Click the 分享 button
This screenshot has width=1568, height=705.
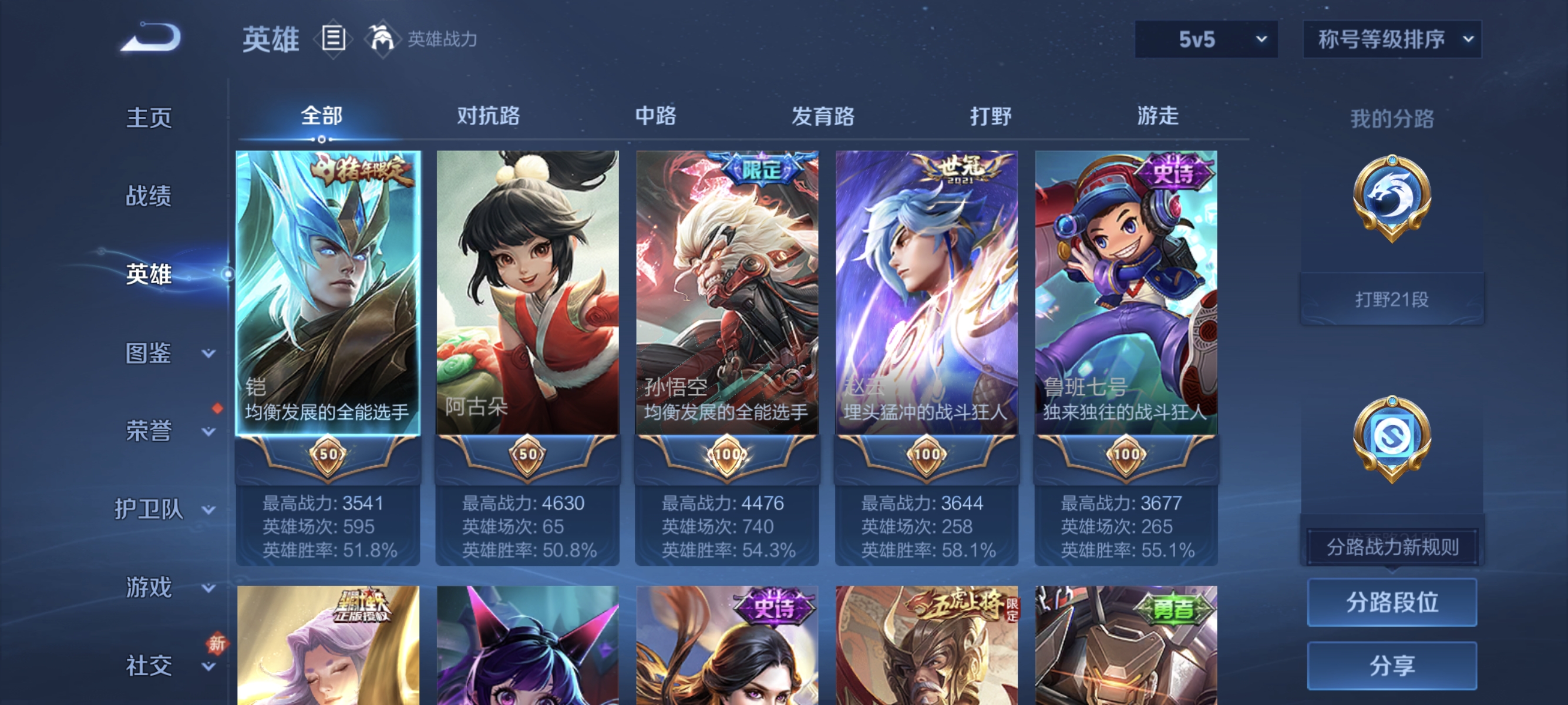[x=1392, y=666]
